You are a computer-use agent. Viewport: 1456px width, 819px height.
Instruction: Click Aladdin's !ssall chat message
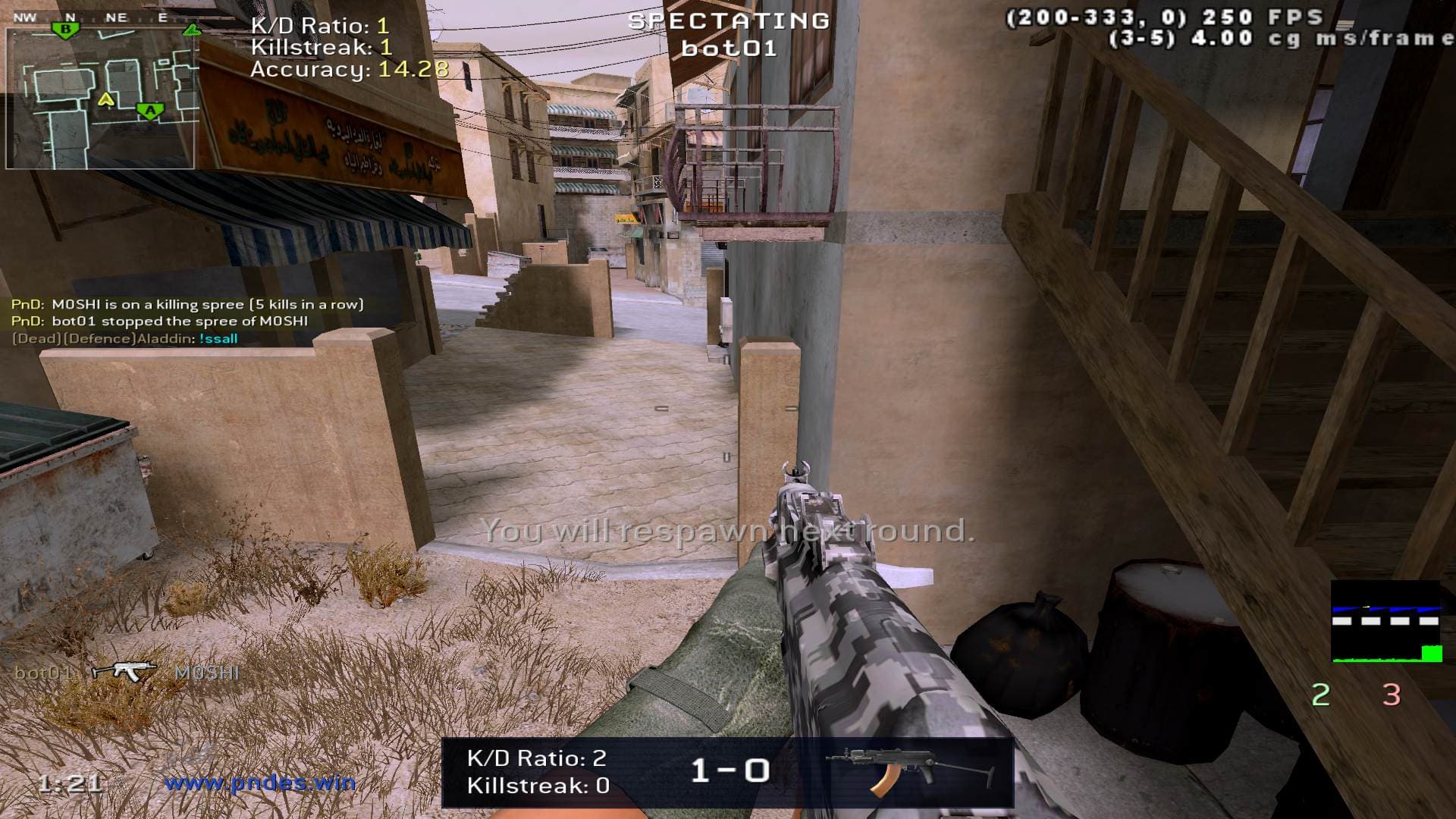[218, 338]
